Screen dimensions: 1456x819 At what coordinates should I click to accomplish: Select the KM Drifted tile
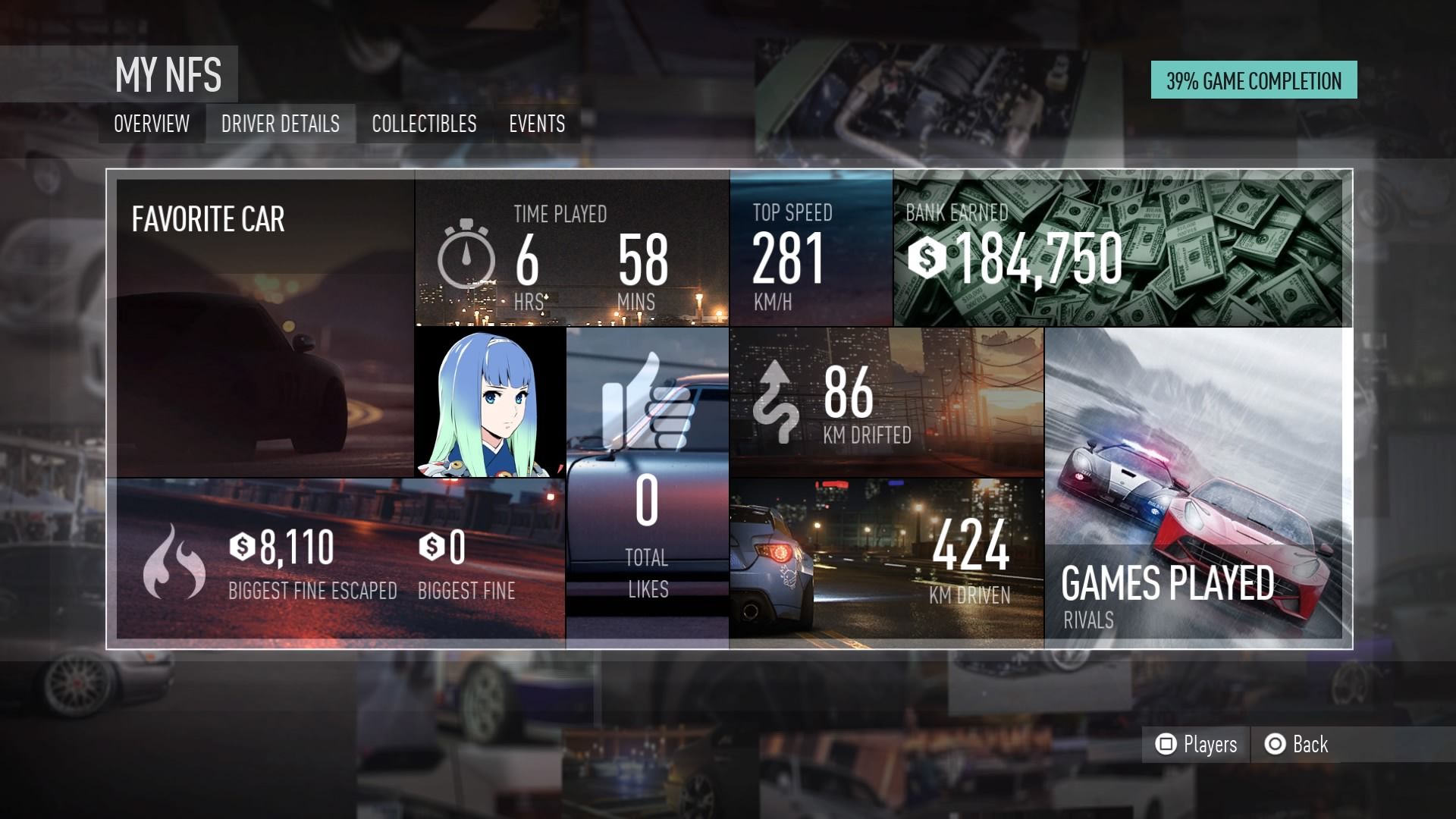pos(886,402)
